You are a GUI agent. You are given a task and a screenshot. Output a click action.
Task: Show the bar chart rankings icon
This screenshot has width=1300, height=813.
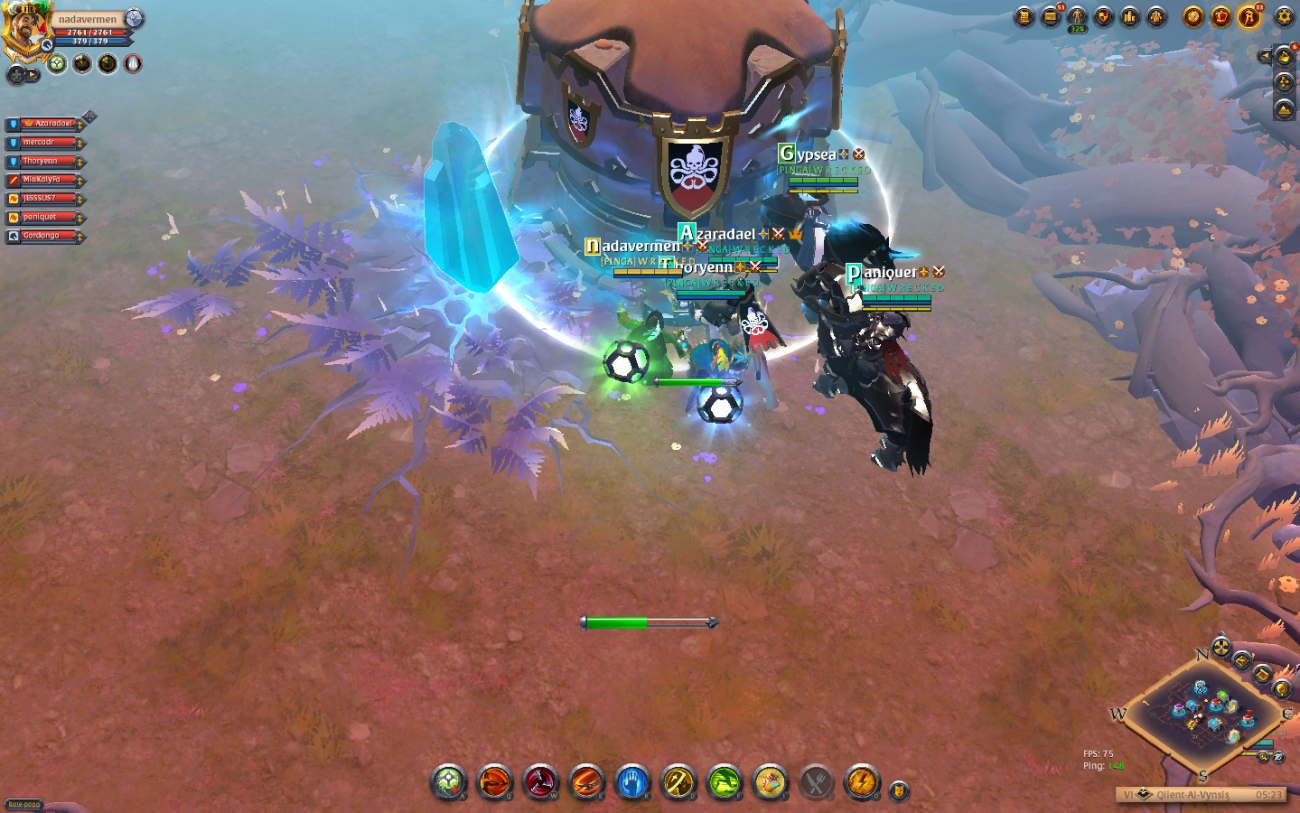coord(1130,17)
